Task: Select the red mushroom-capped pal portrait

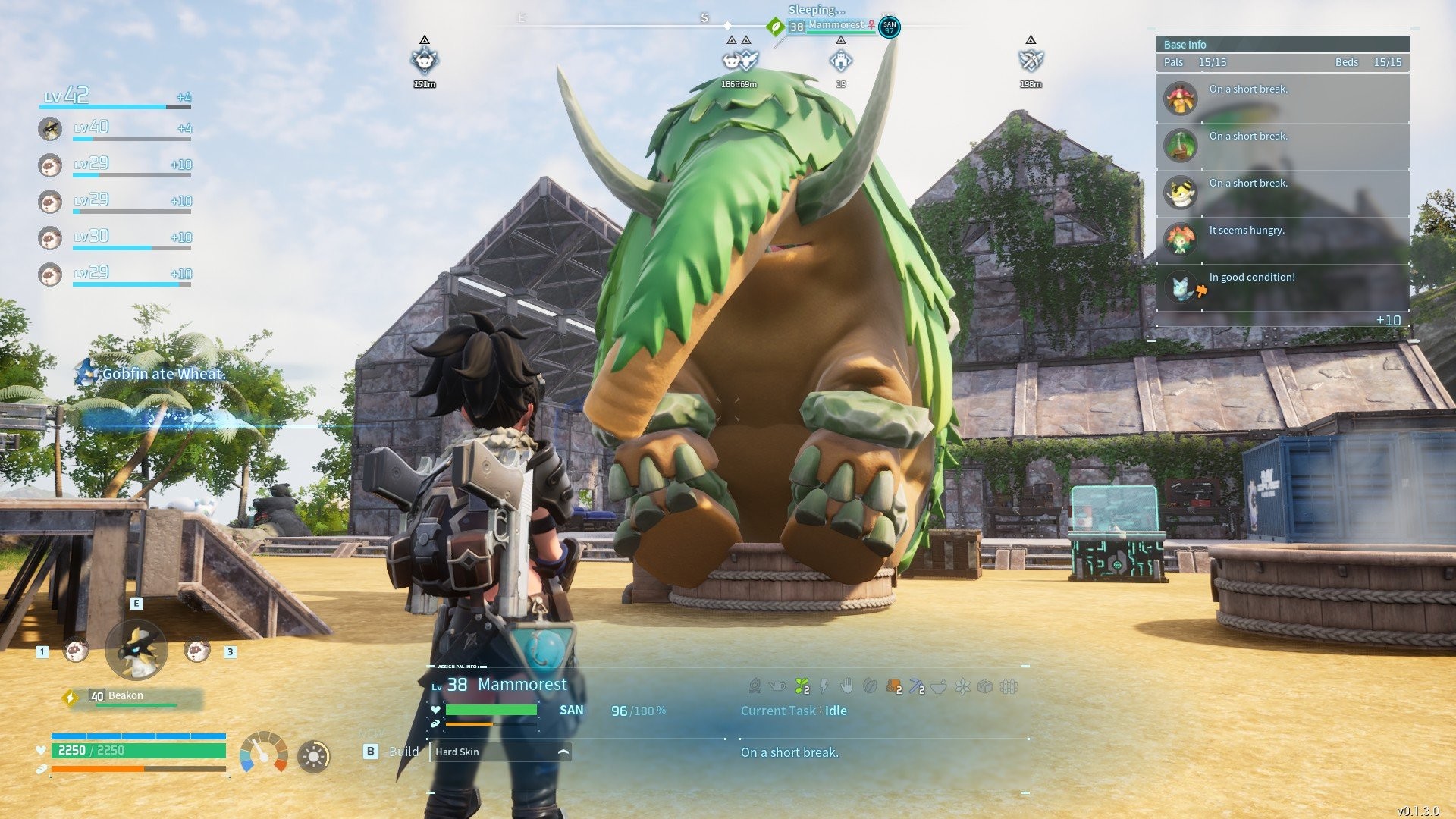Action: pyautogui.click(x=1180, y=99)
